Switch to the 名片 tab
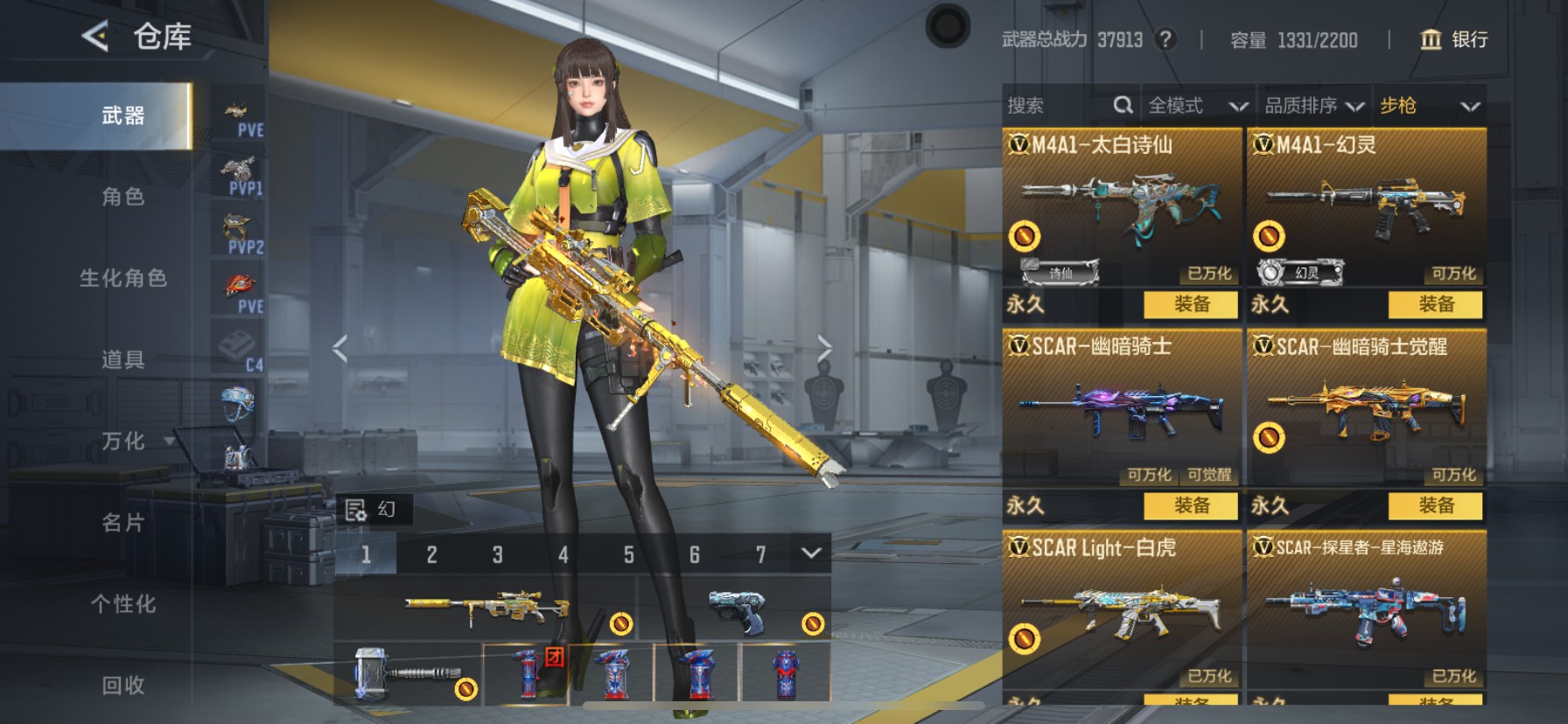 [122, 523]
